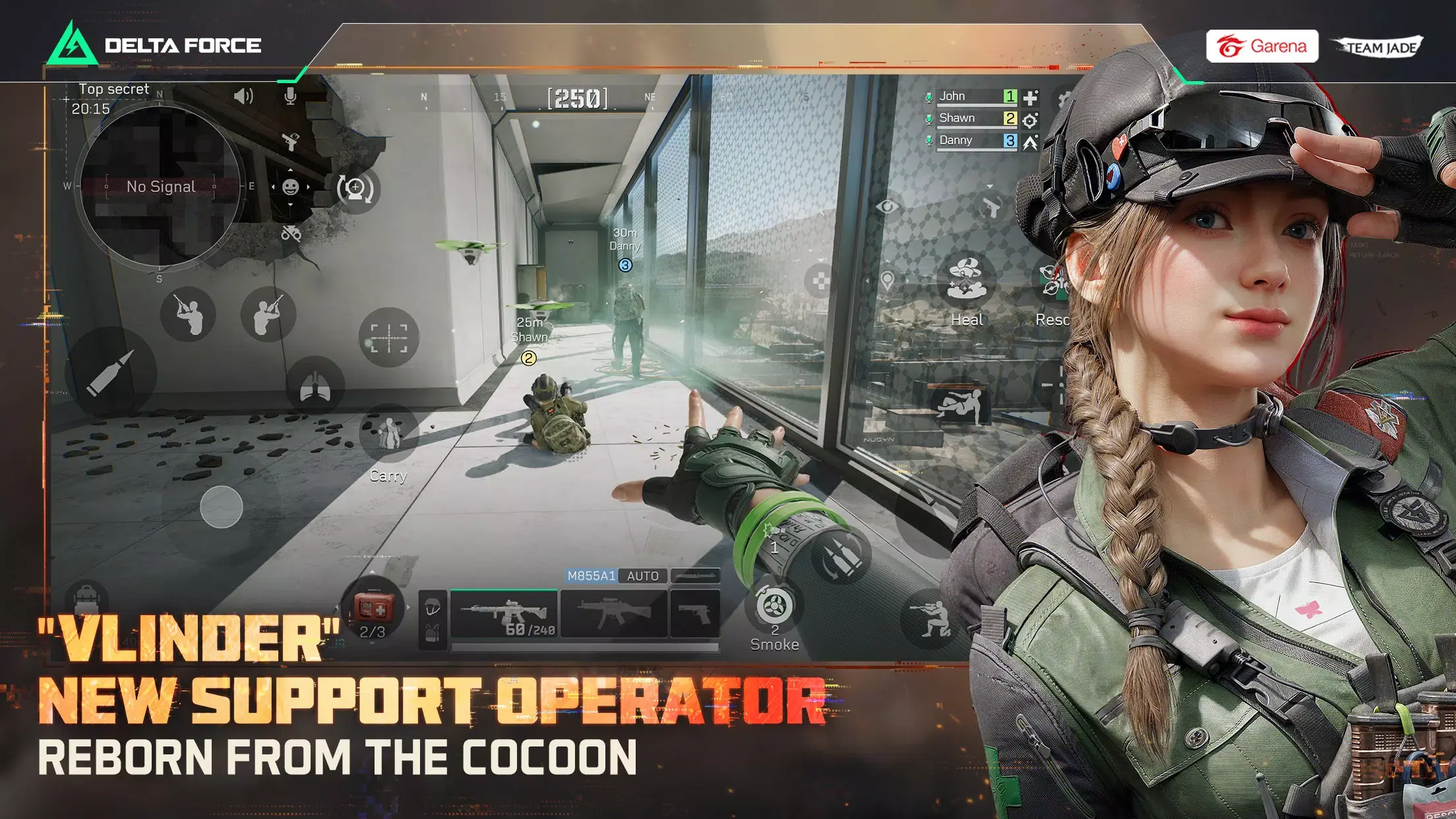Mute the speaker icon at the top
1456x819 pixels.
click(243, 96)
